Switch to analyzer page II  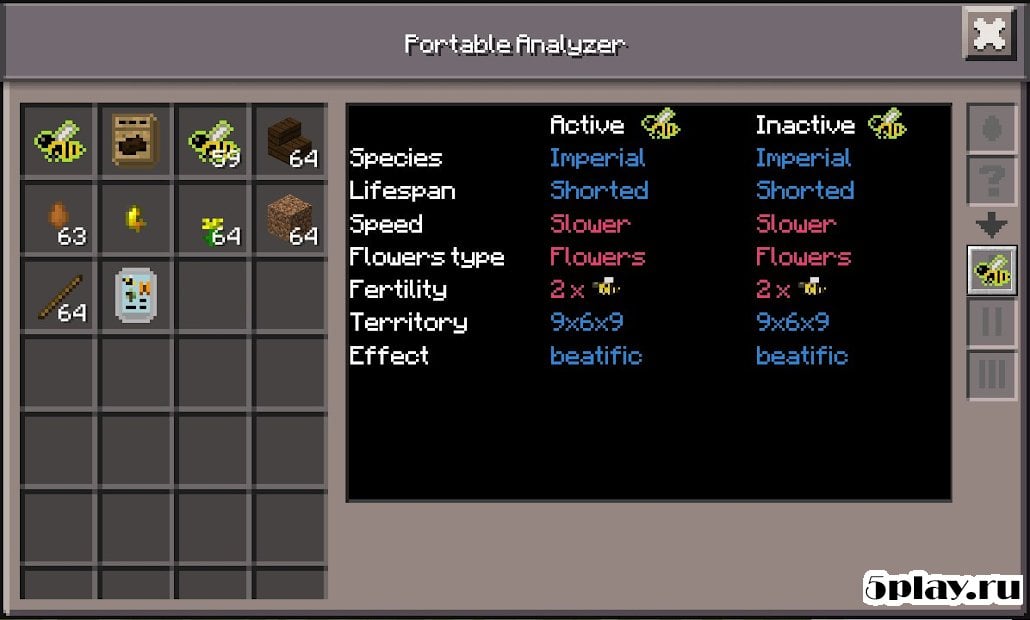(991, 323)
